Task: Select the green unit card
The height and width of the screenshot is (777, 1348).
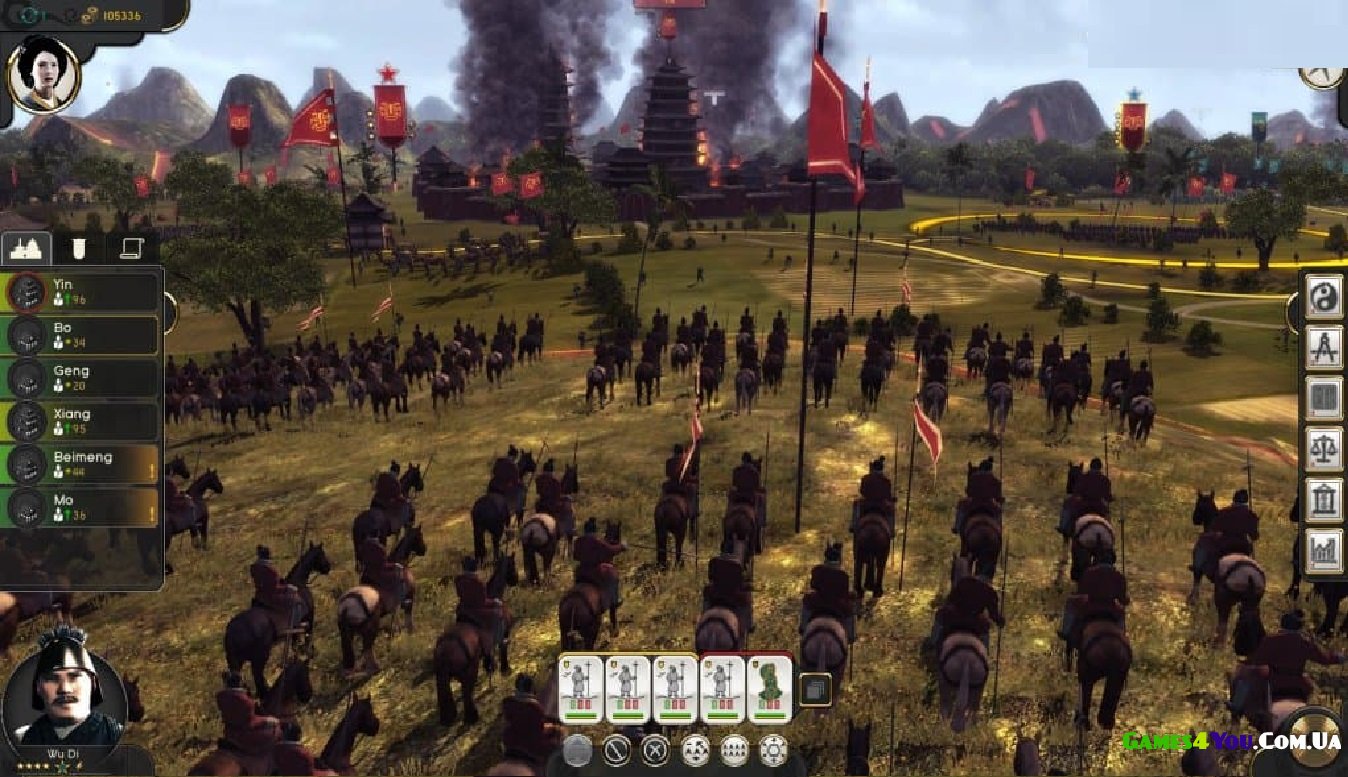Action: 770,688
